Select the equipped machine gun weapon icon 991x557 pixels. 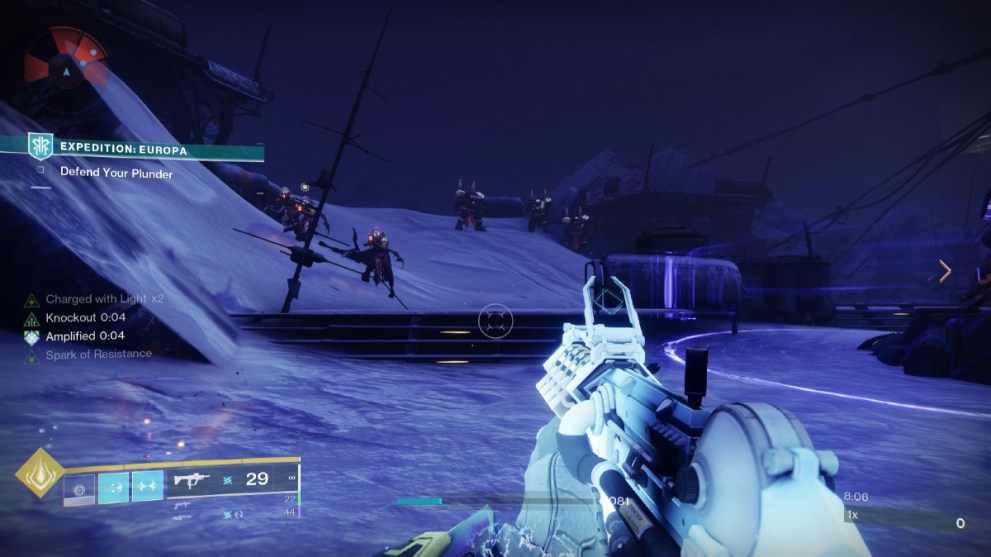point(193,481)
